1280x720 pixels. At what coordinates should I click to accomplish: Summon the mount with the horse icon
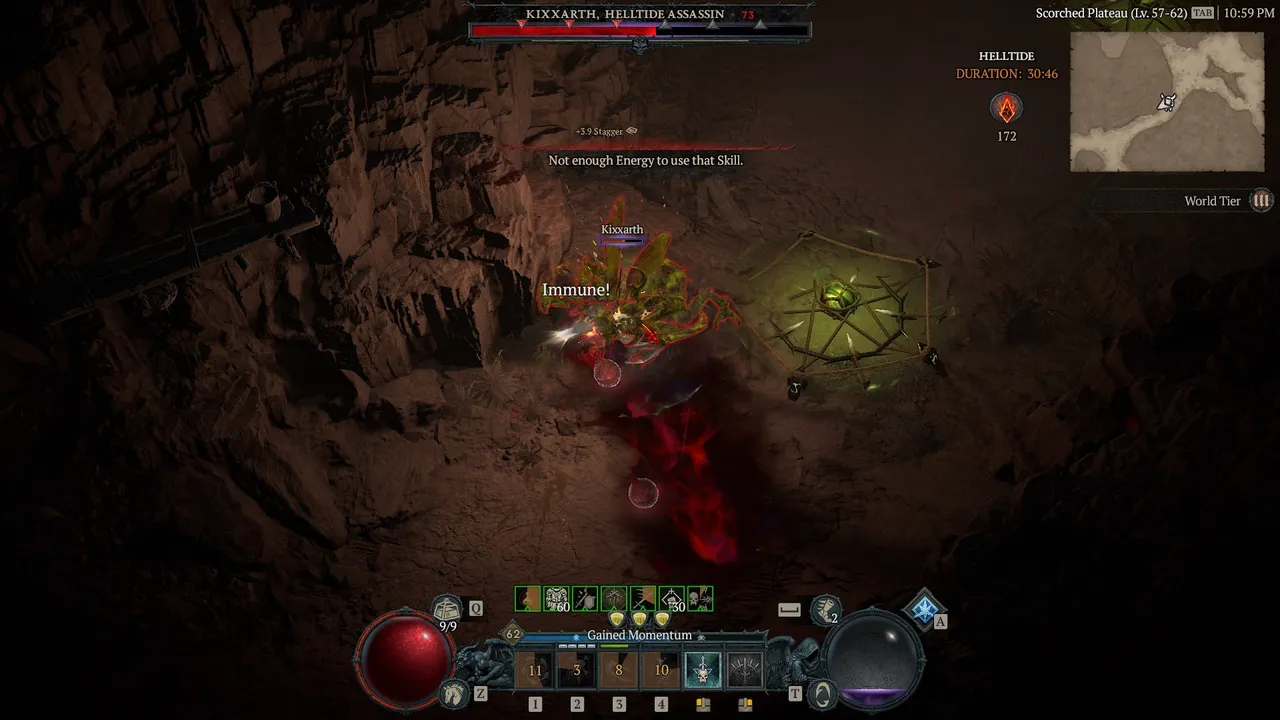454,692
